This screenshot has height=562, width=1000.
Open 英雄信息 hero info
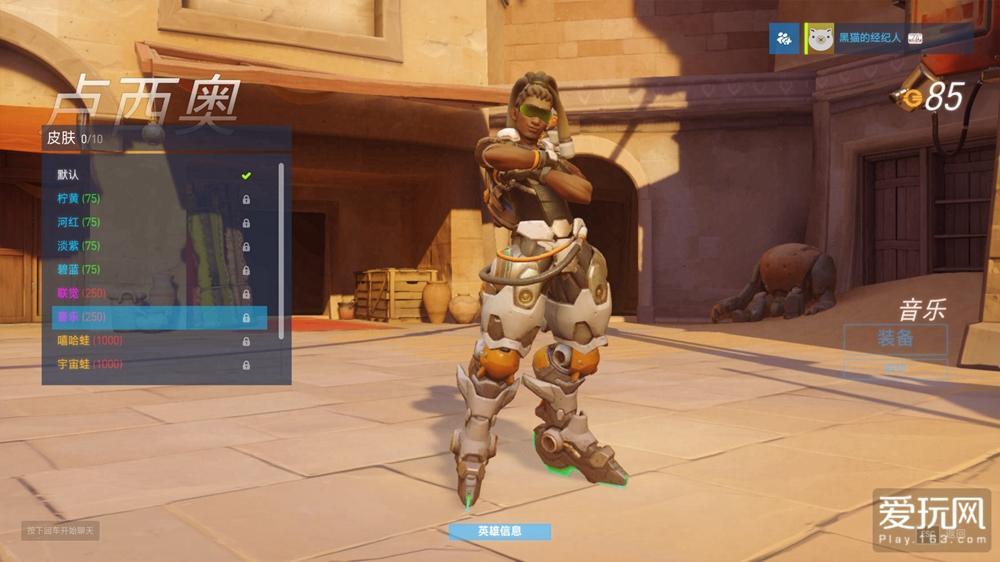point(498,531)
